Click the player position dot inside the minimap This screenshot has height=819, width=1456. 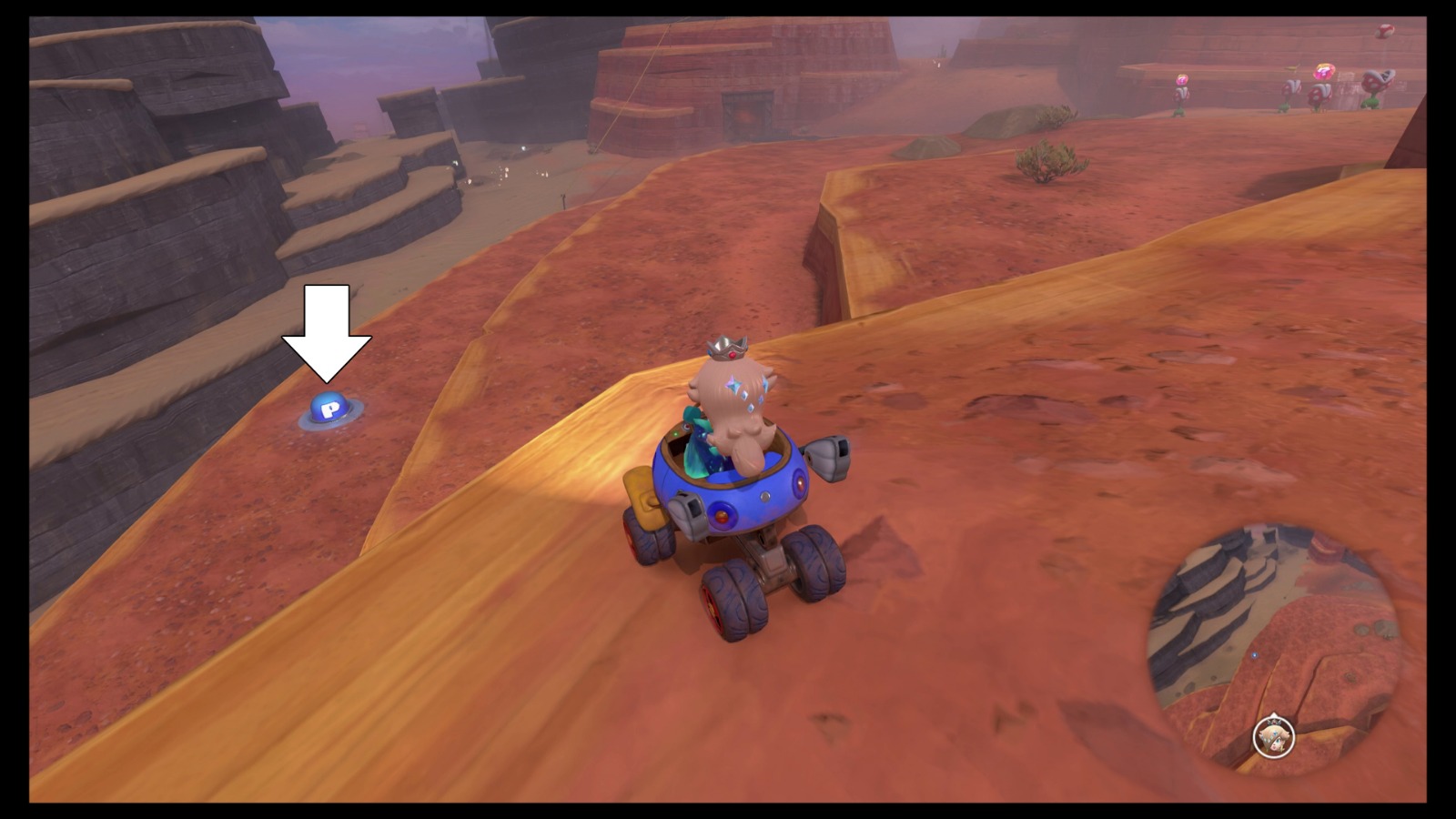click(1255, 655)
